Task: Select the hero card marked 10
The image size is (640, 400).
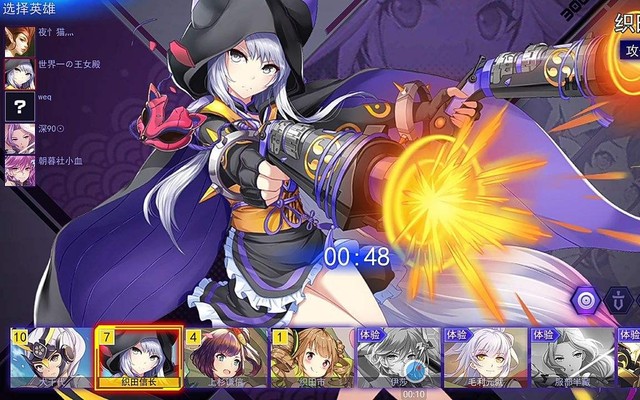Action: coord(50,357)
